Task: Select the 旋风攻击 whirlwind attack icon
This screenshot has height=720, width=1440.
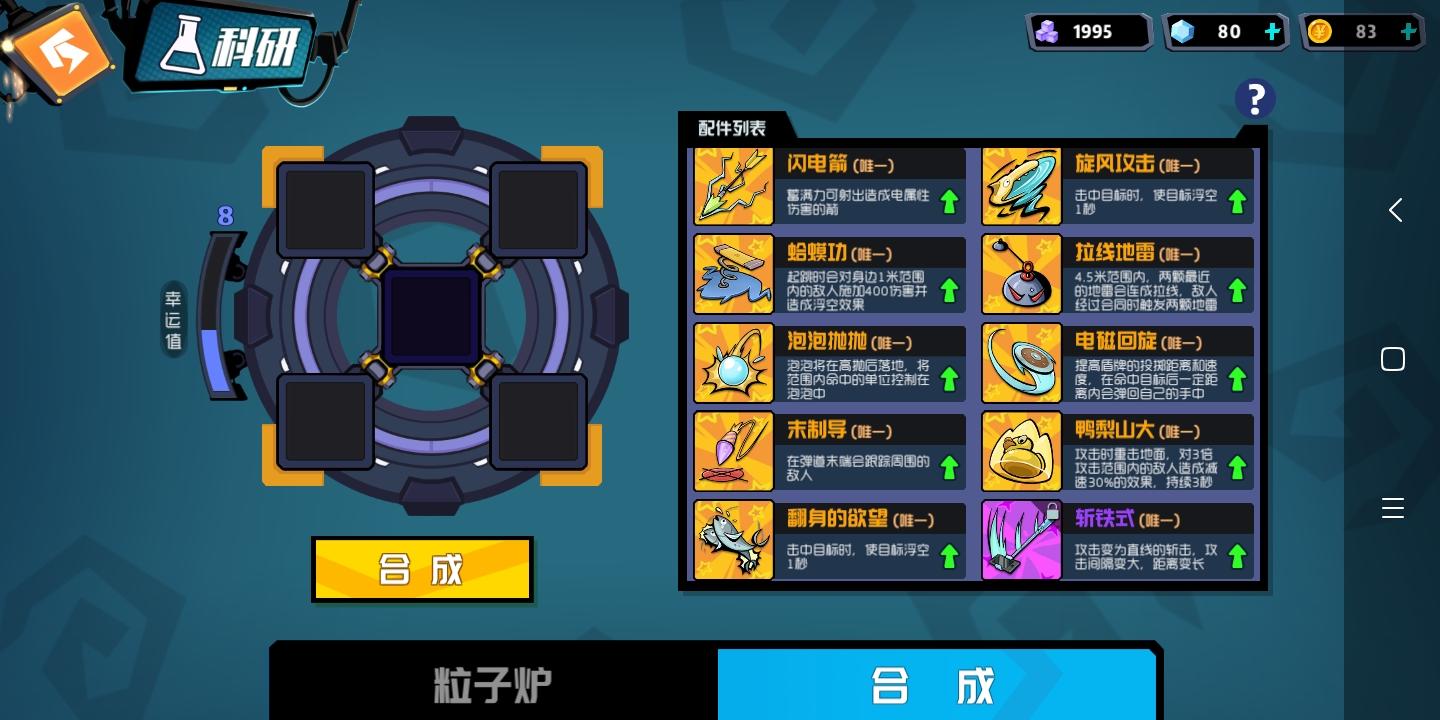Action: [1021, 185]
